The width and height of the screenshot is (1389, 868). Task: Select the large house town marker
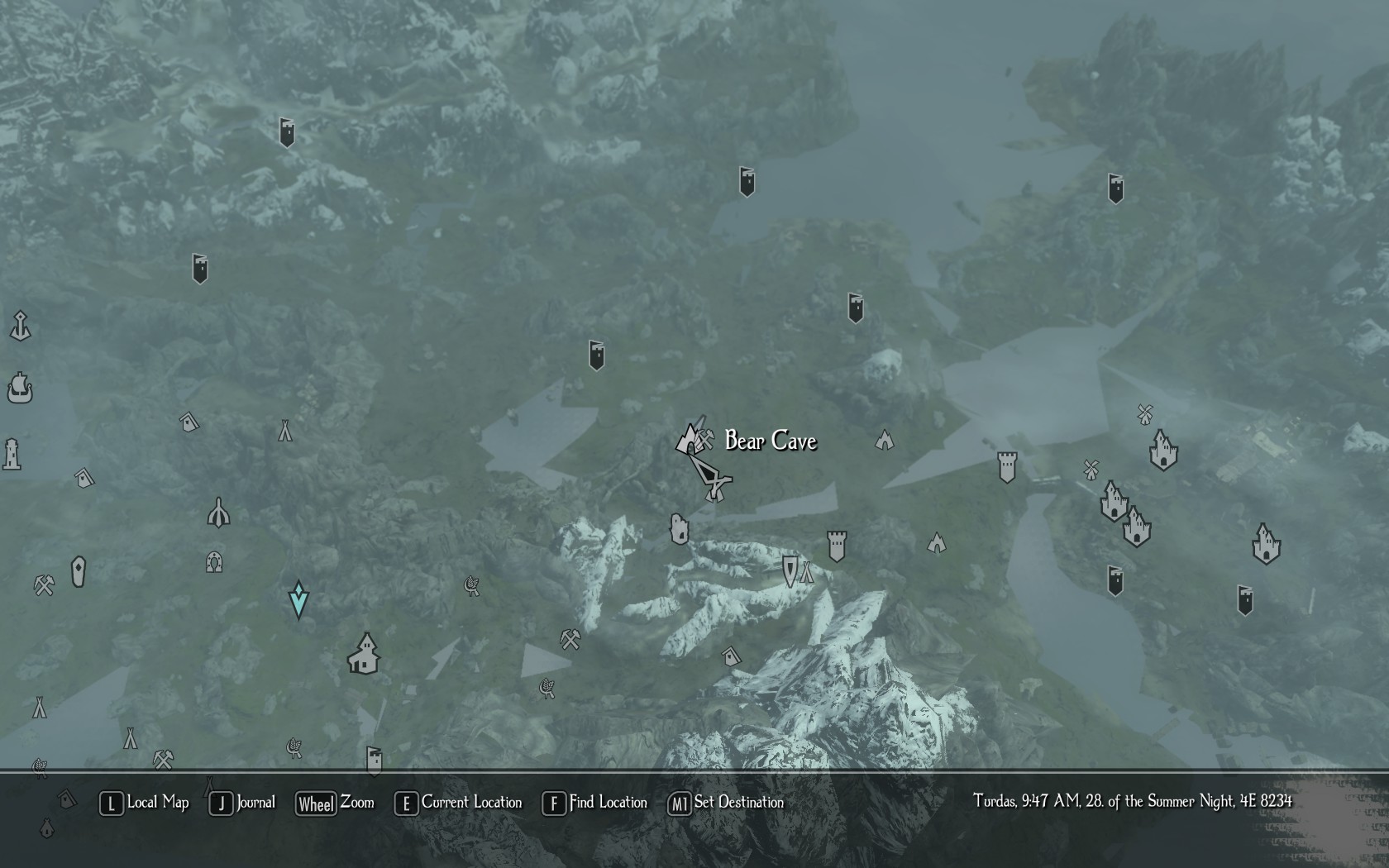tap(364, 654)
